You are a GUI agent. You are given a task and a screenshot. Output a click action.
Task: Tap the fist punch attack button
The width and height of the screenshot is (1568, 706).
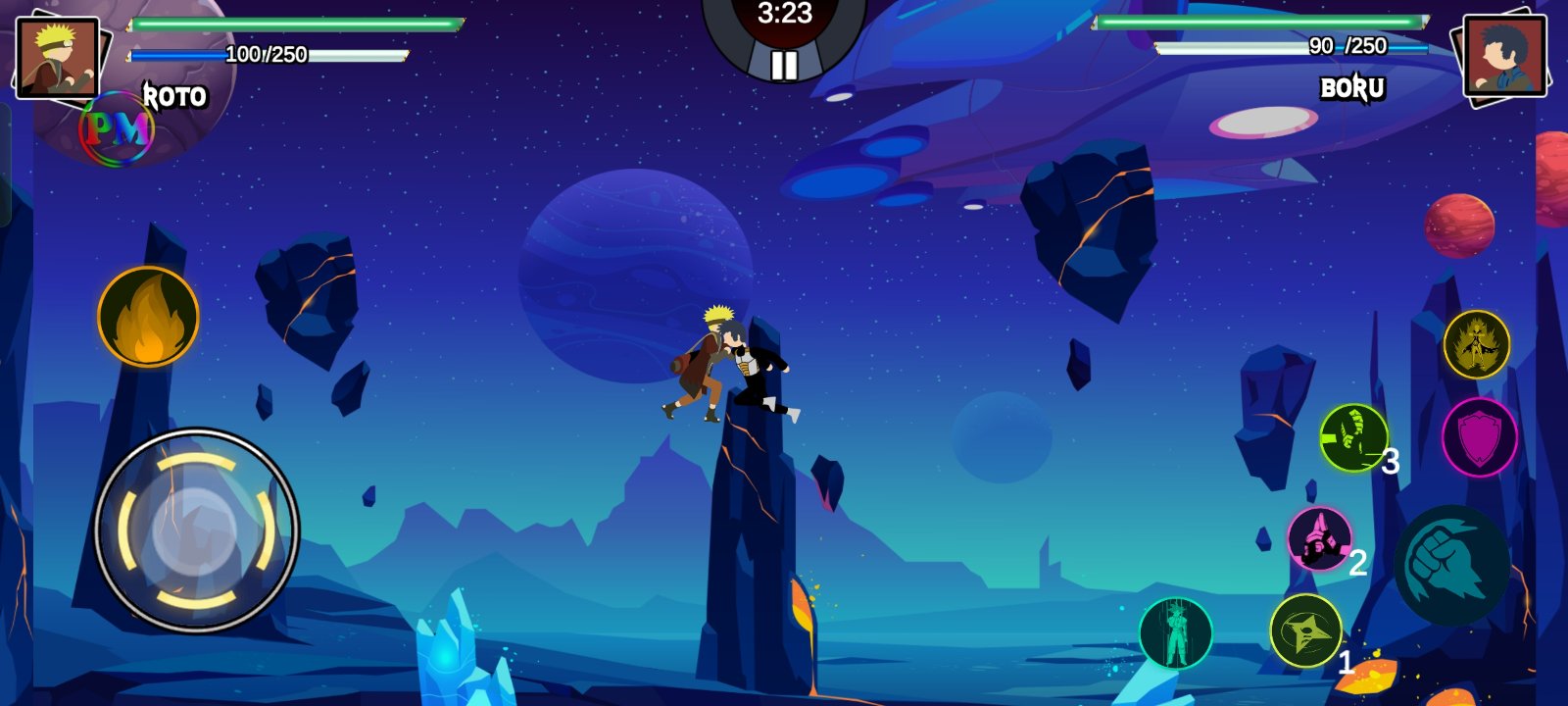click(x=1452, y=565)
